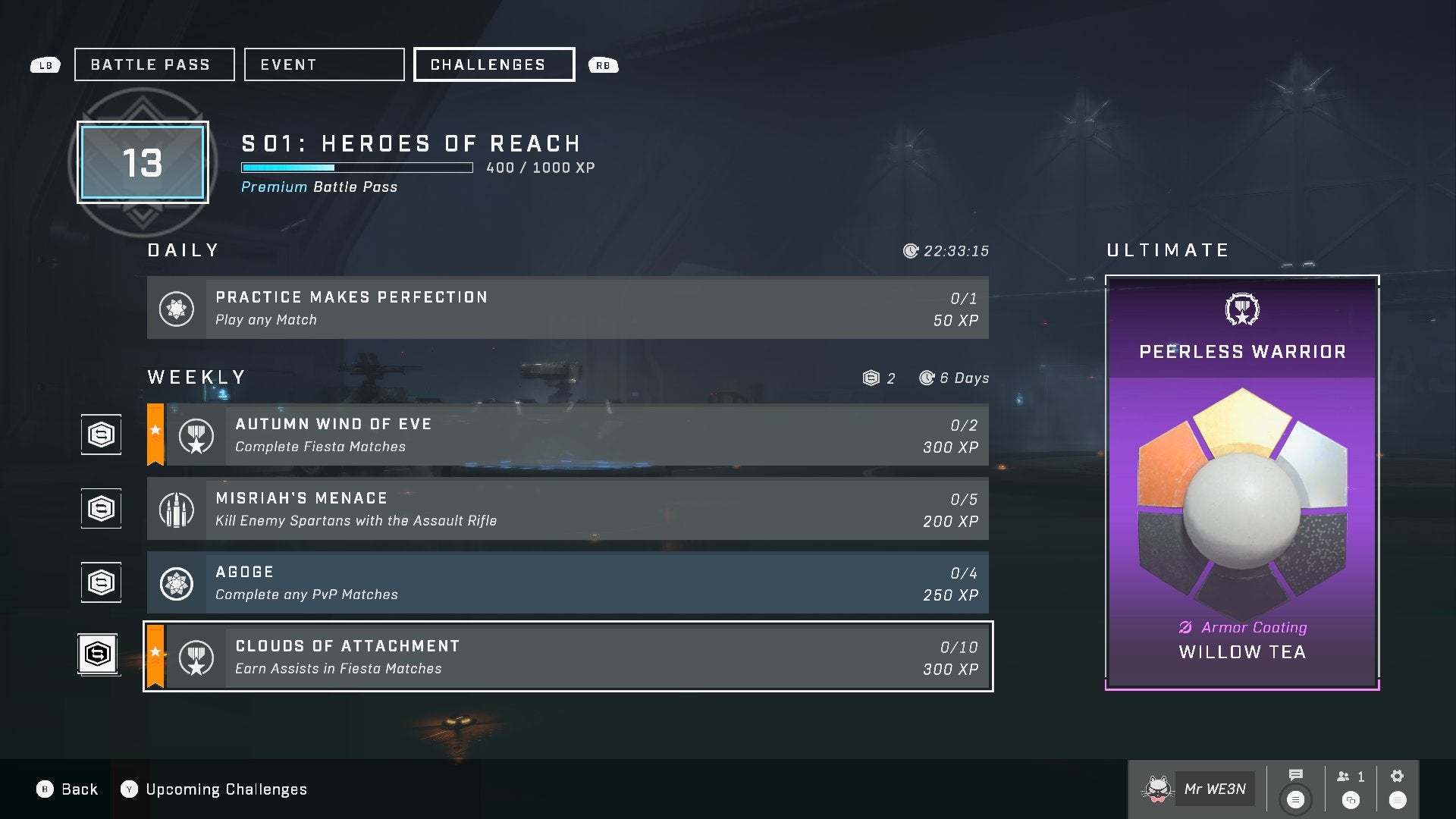Click the bullets icon on Misriah's Menace
This screenshot has width=1456, height=819.
coord(177,509)
